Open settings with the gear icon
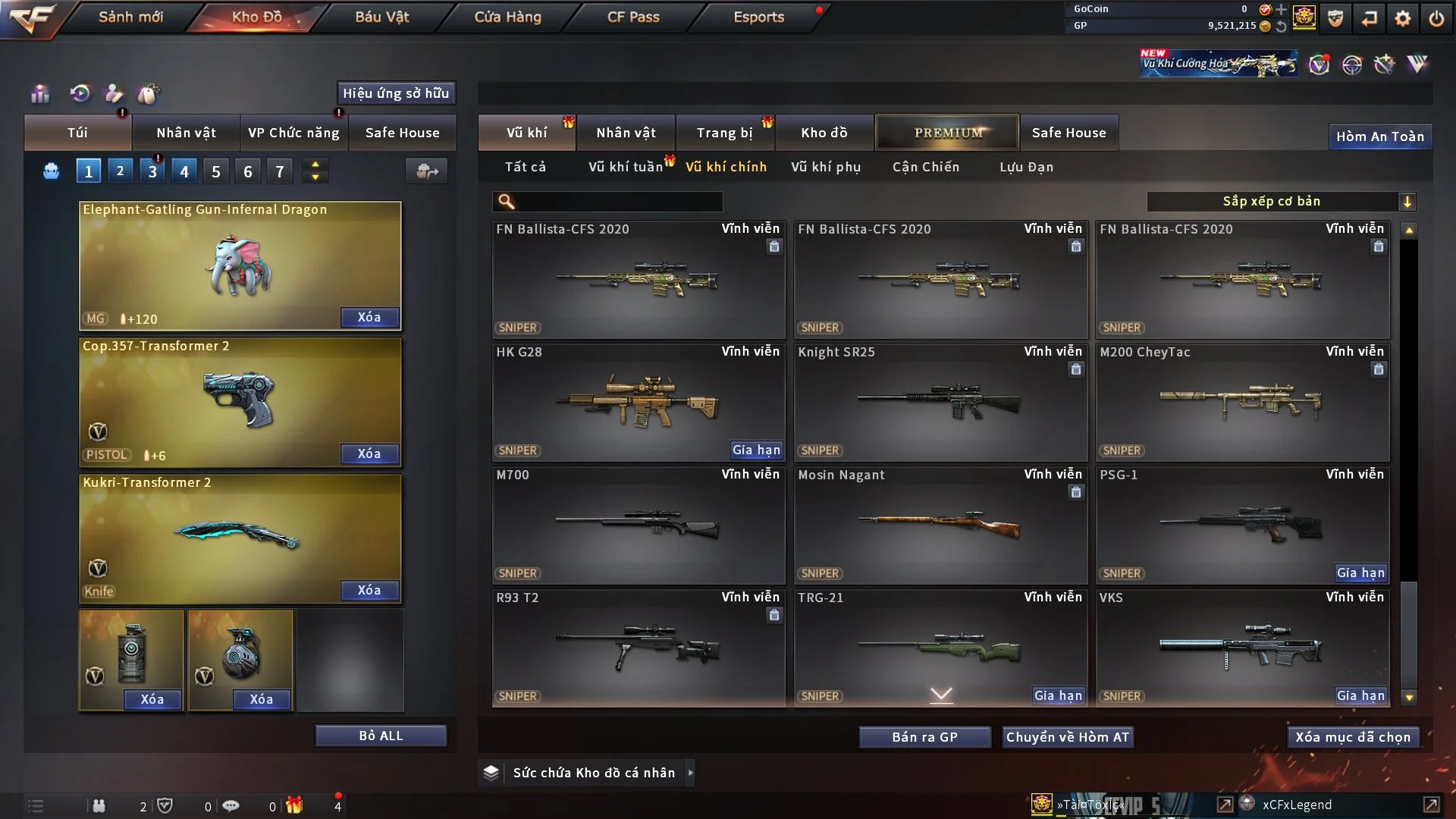The width and height of the screenshot is (1456, 819). 1402,18
